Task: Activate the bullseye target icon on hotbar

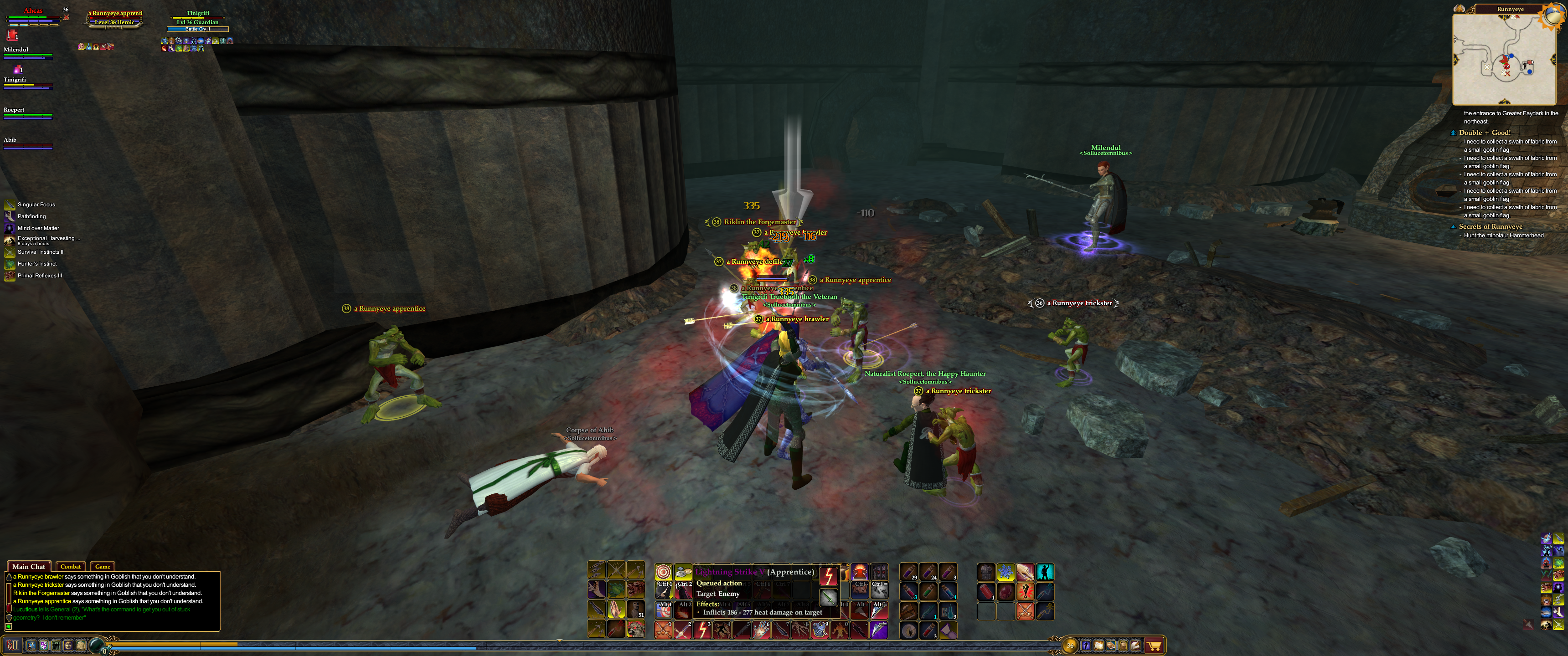Action: point(663,572)
